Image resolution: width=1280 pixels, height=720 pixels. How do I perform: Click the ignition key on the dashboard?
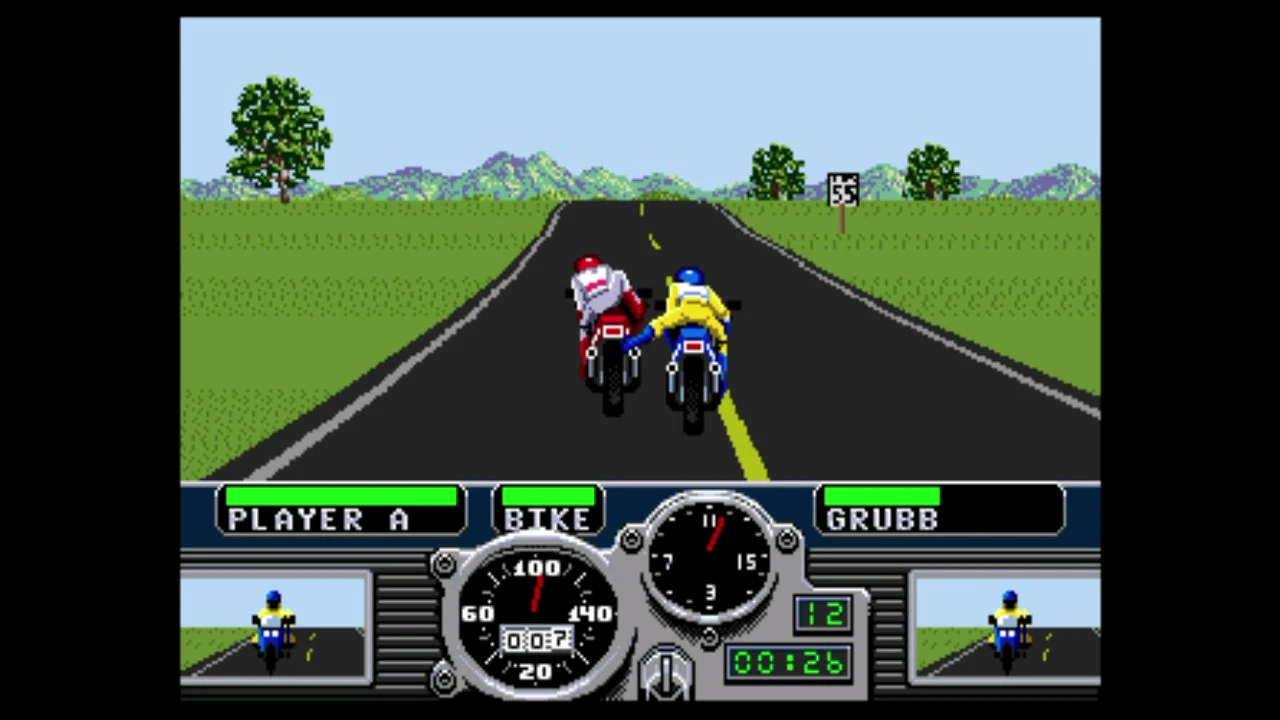[665, 670]
